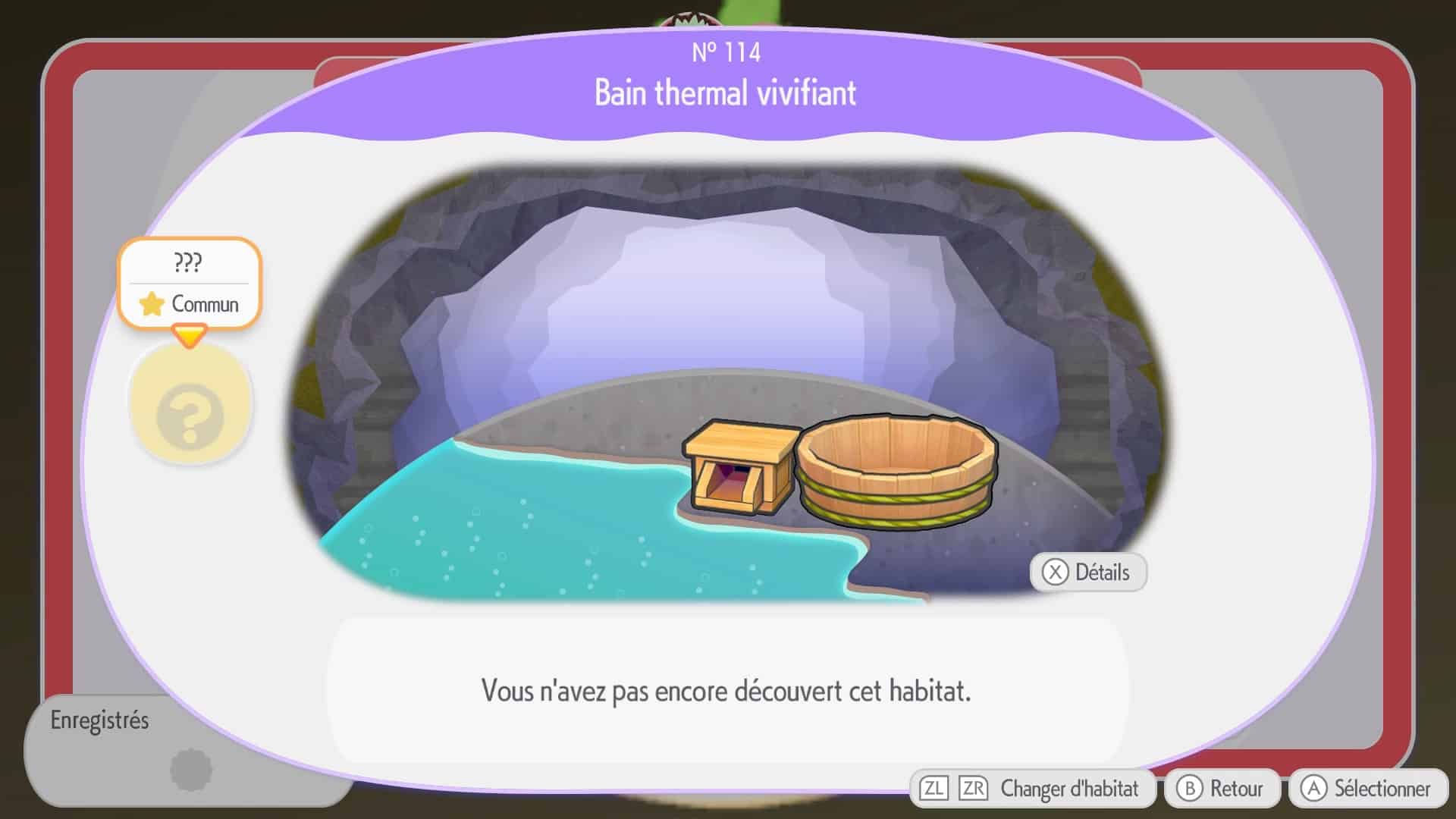
Task: Select the Bain thermal vivifiant title banner
Action: pyautogui.click(x=725, y=94)
